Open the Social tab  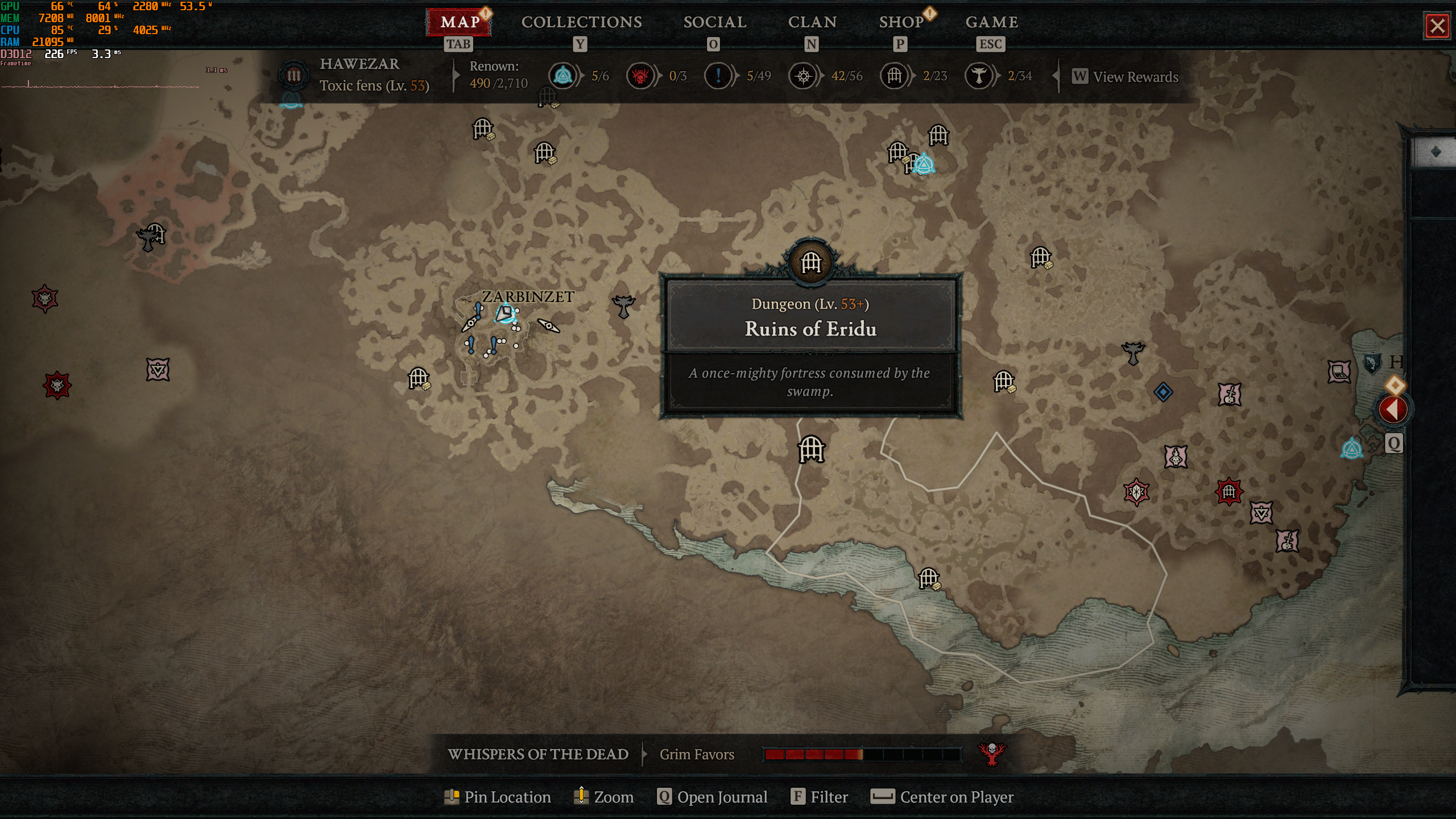click(714, 22)
